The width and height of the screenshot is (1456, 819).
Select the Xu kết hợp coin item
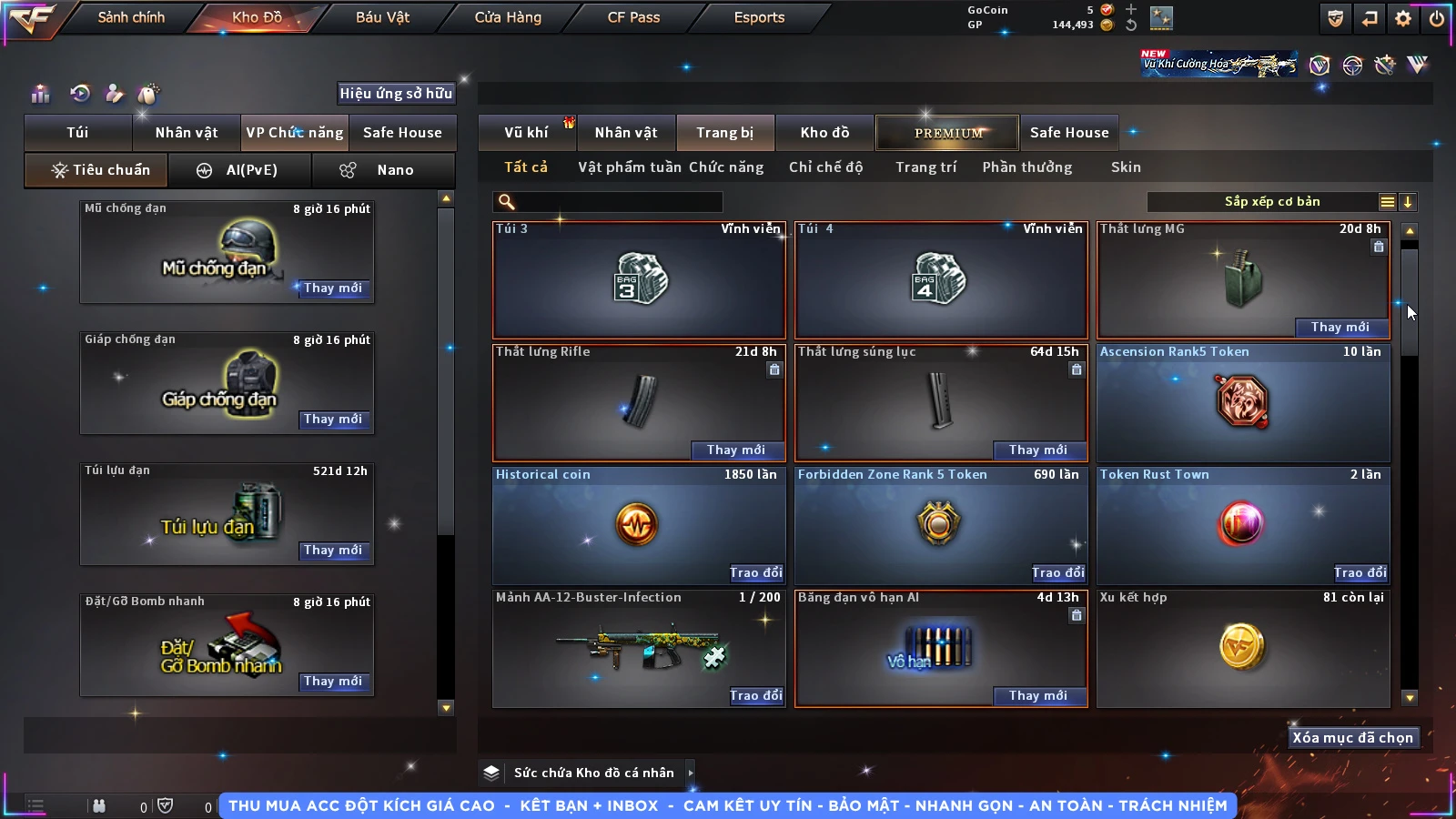[1243, 648]
